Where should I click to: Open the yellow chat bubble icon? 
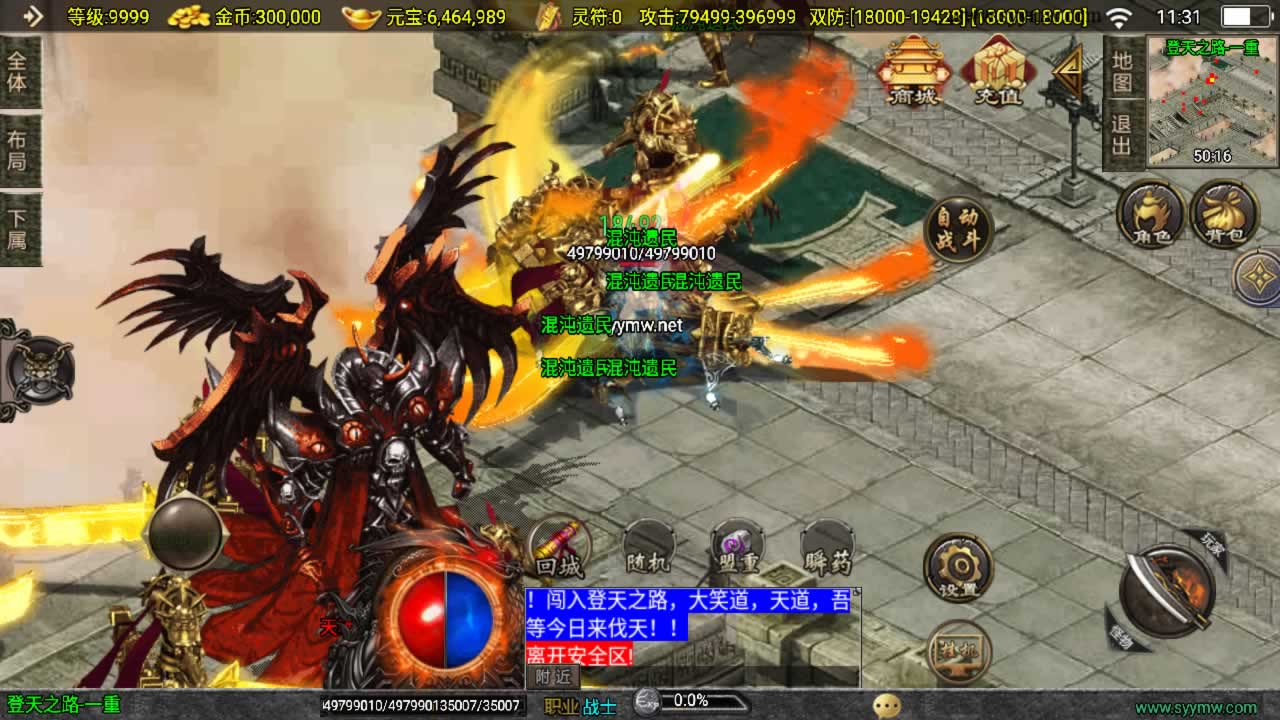point(886,706)
